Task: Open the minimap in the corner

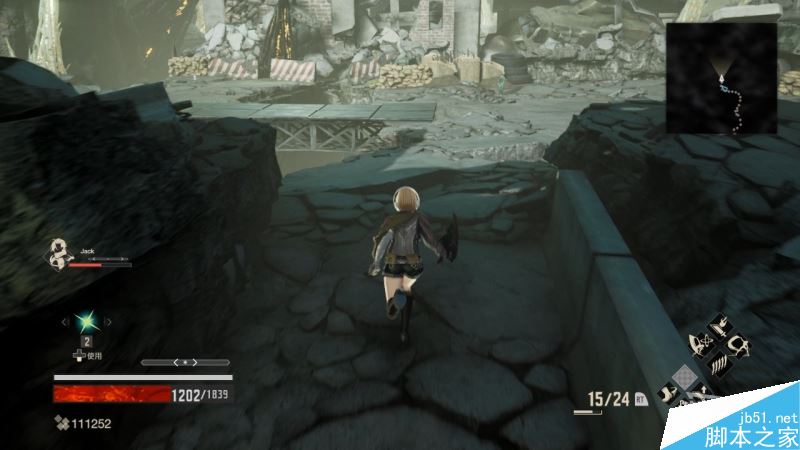Action: pyautogui.click(x=721, y=78)
